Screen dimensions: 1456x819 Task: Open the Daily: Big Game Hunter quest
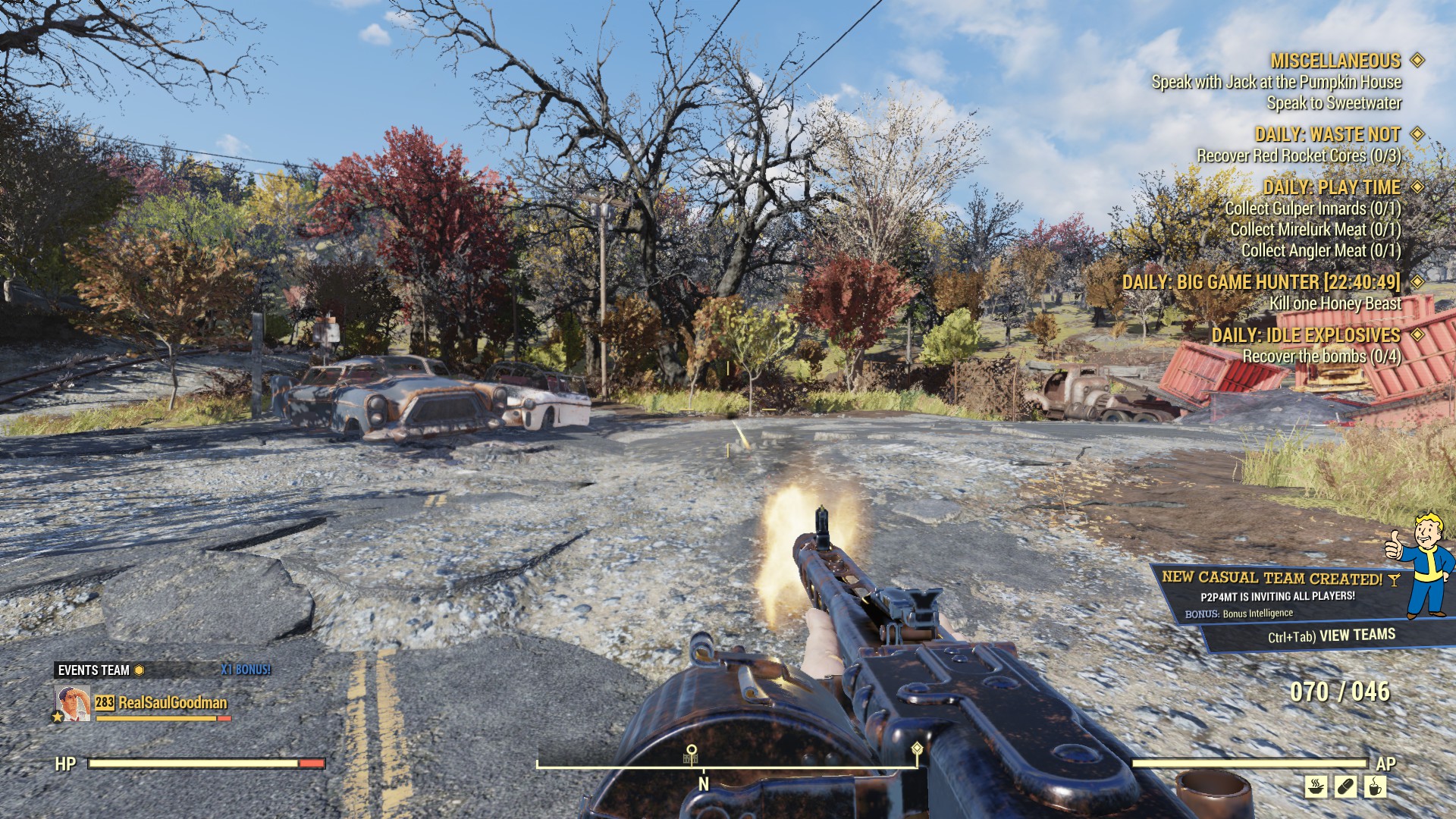point(1261,282)
